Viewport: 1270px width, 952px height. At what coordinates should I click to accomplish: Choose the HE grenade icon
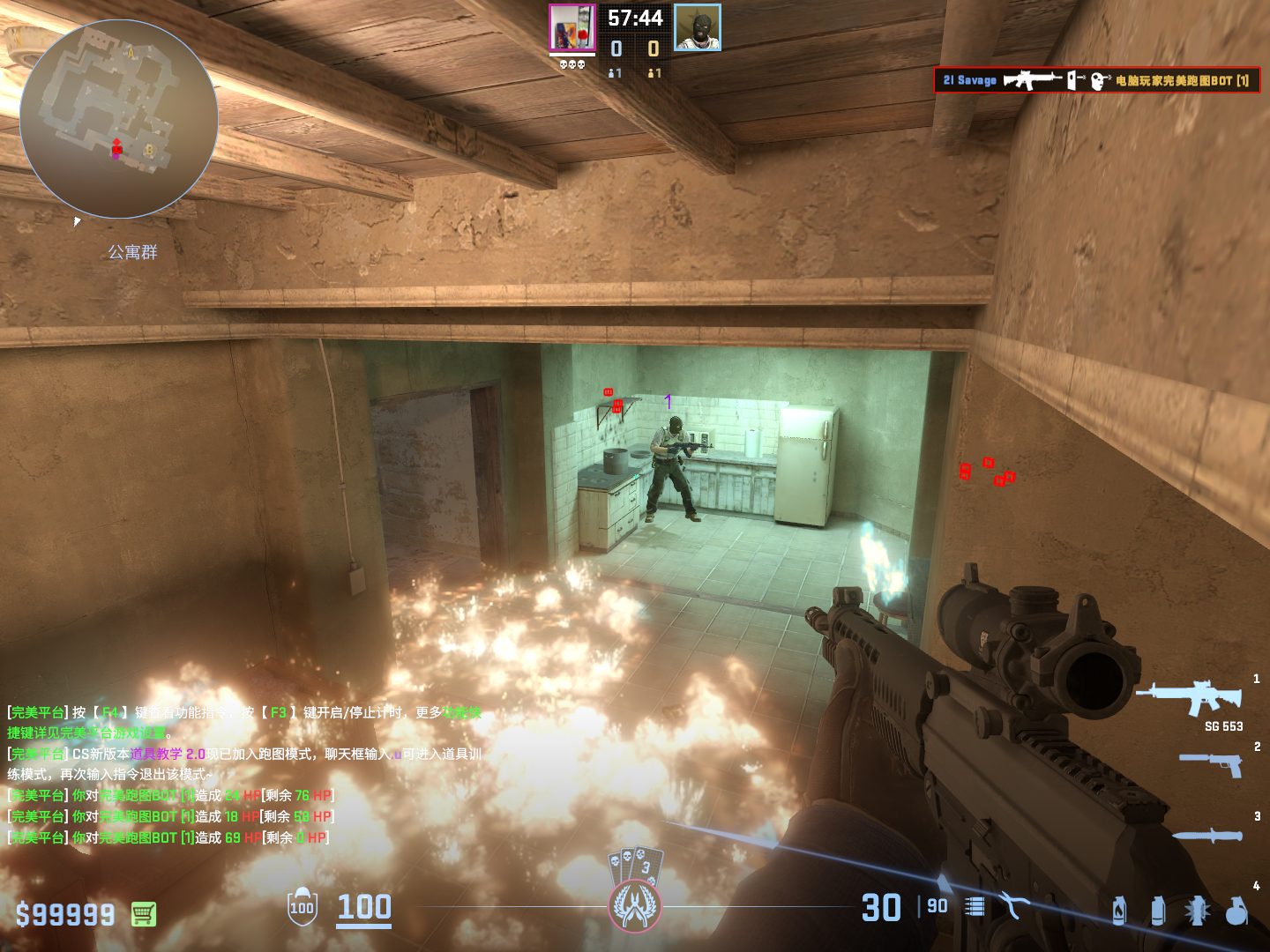1236,911
